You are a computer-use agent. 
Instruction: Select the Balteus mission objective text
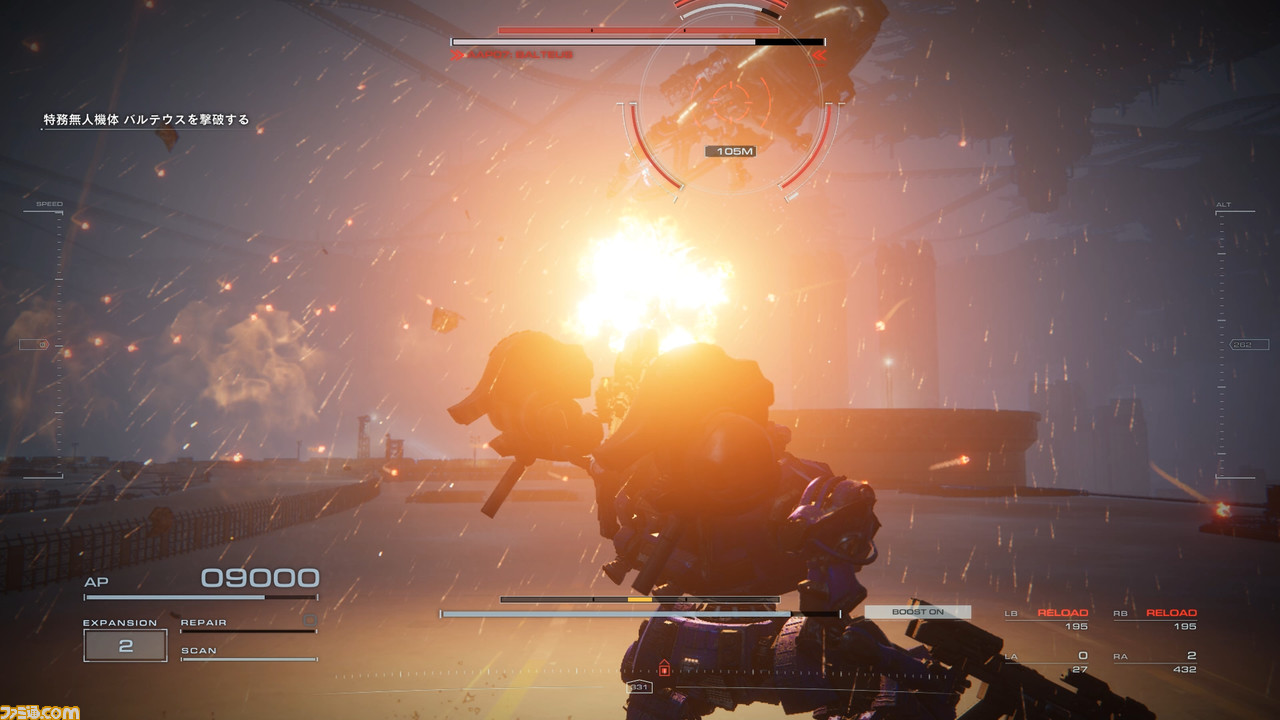coord(146,120)
